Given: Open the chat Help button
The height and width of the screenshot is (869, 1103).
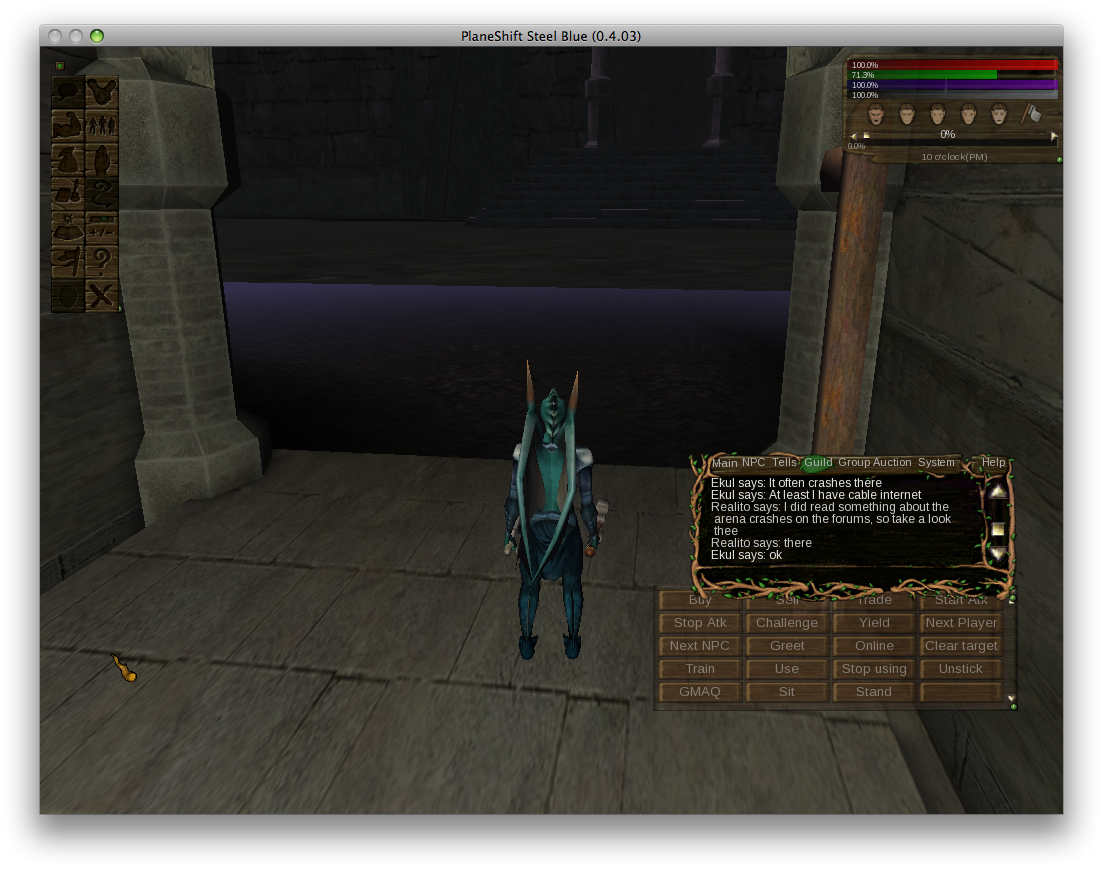Looking at the screenshot, I should (993, 463).
